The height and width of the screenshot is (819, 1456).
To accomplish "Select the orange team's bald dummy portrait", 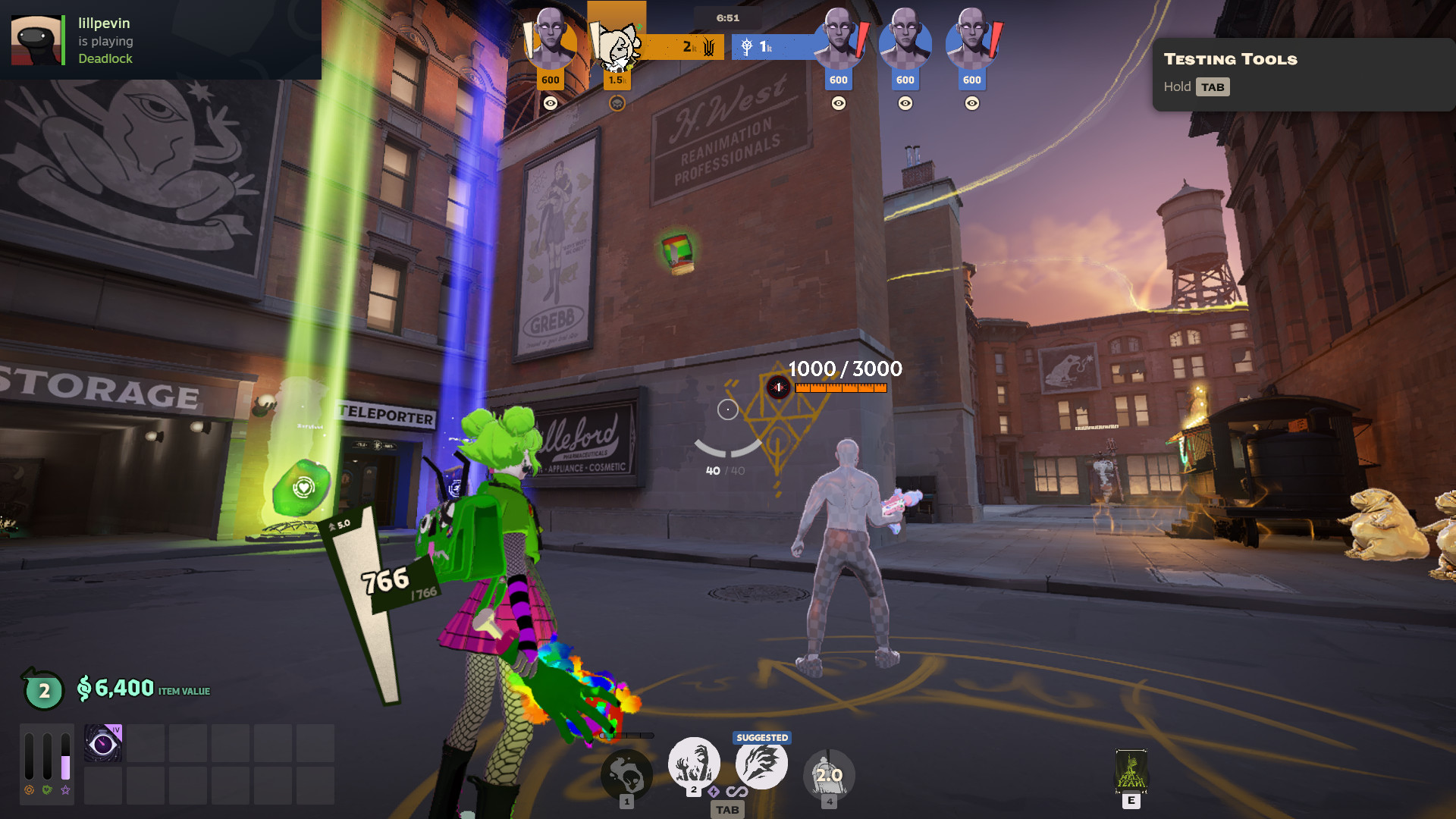I will [x=551, y=42].
